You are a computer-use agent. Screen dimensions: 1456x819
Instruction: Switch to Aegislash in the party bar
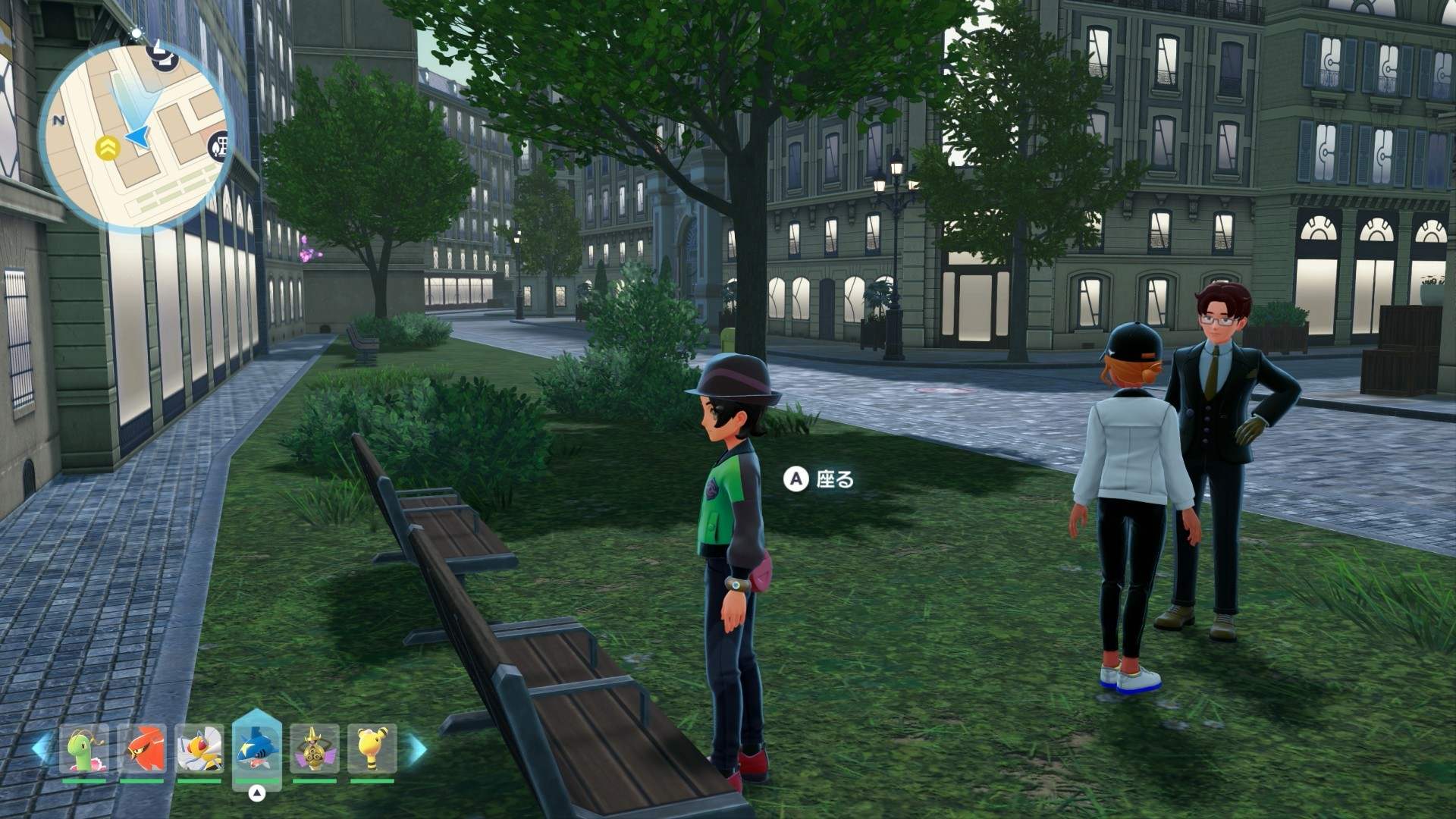pyautogui.click(x=314, y=748)
